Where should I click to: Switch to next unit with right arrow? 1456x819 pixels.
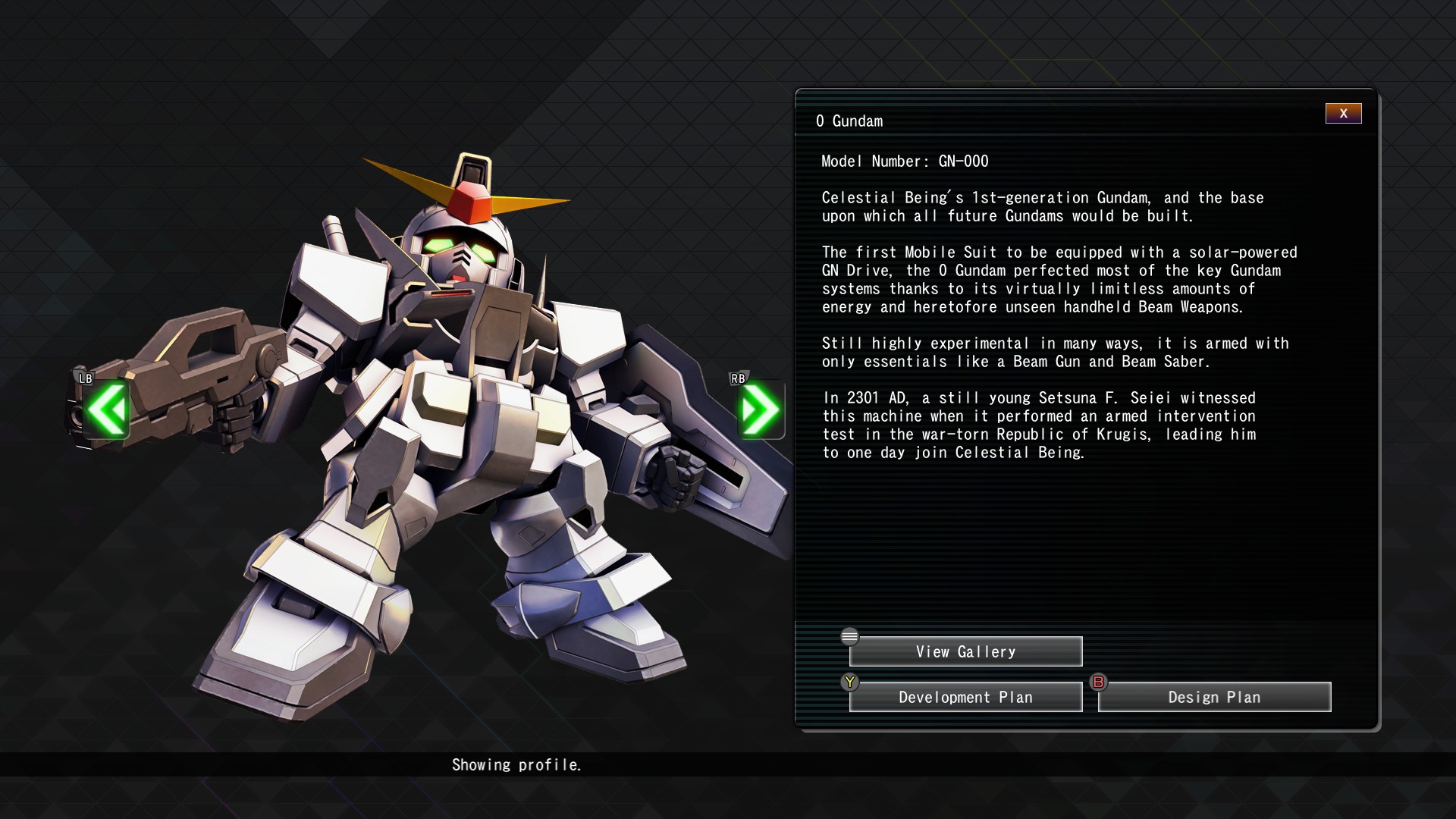(761, 409)
